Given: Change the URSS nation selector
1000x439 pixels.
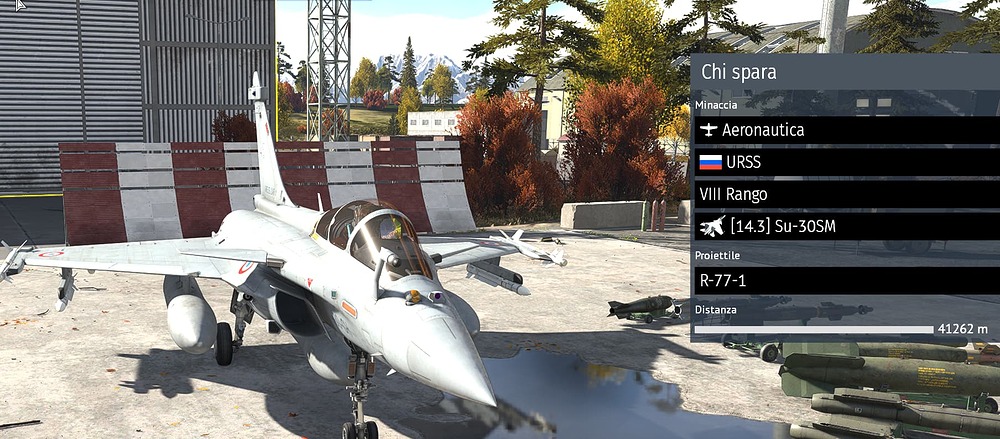Looking at the screenshot, I should [845, 162].
